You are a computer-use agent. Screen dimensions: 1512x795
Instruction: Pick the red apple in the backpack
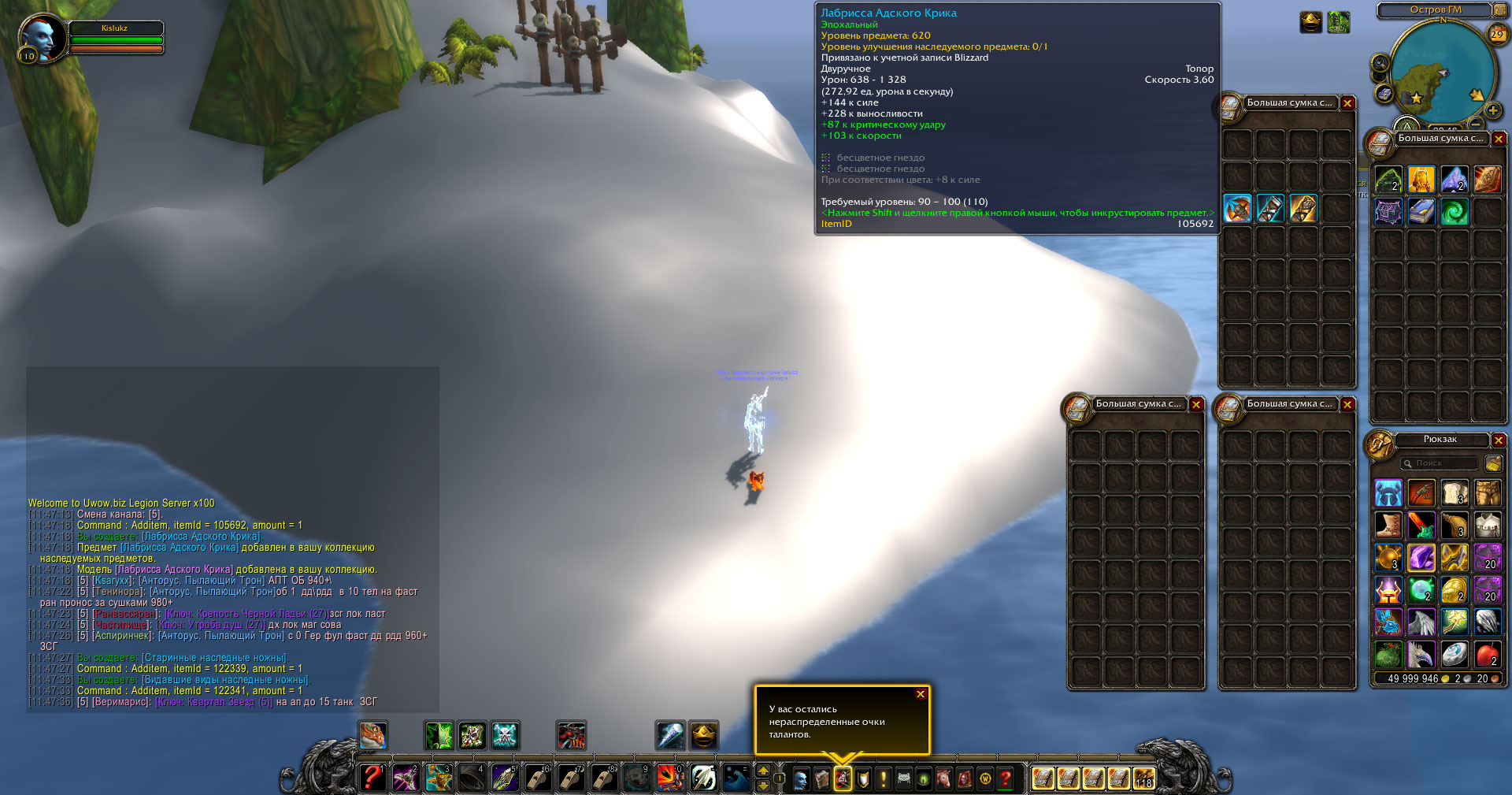(1487, 655)
